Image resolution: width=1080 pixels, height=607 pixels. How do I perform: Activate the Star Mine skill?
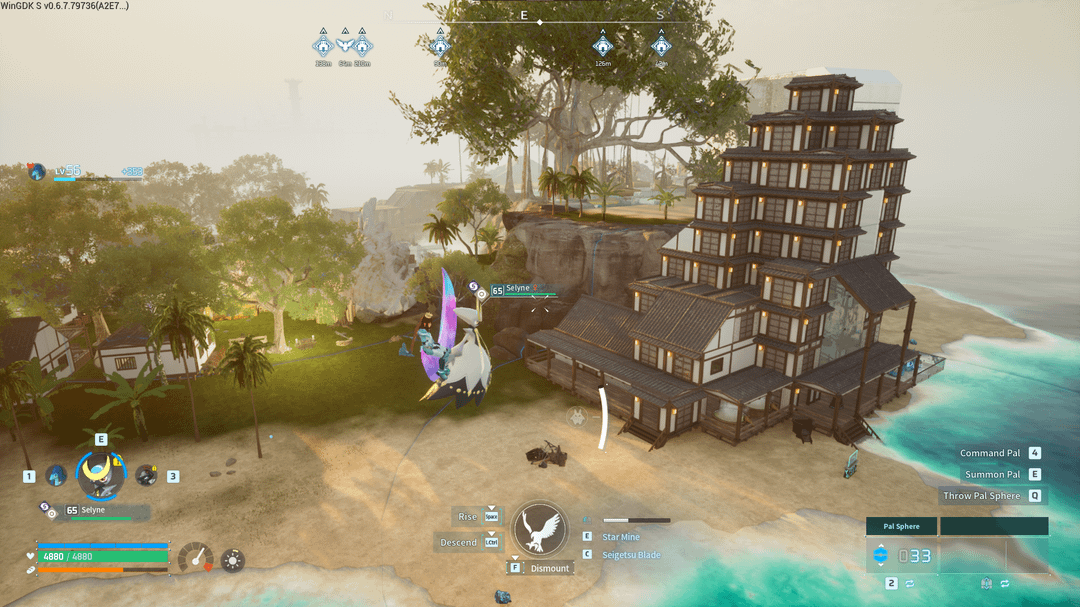[621, 537]
